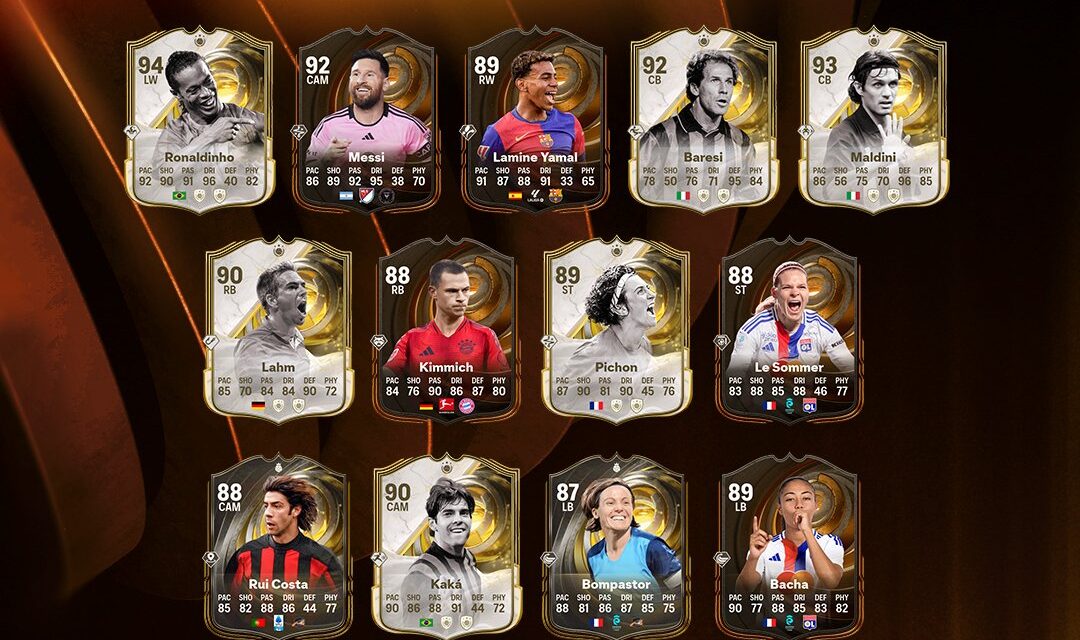Viewport: 1080px width, 640px height.
Task: Select the 90 RB Lahm card
Action: tap(279, 328)
